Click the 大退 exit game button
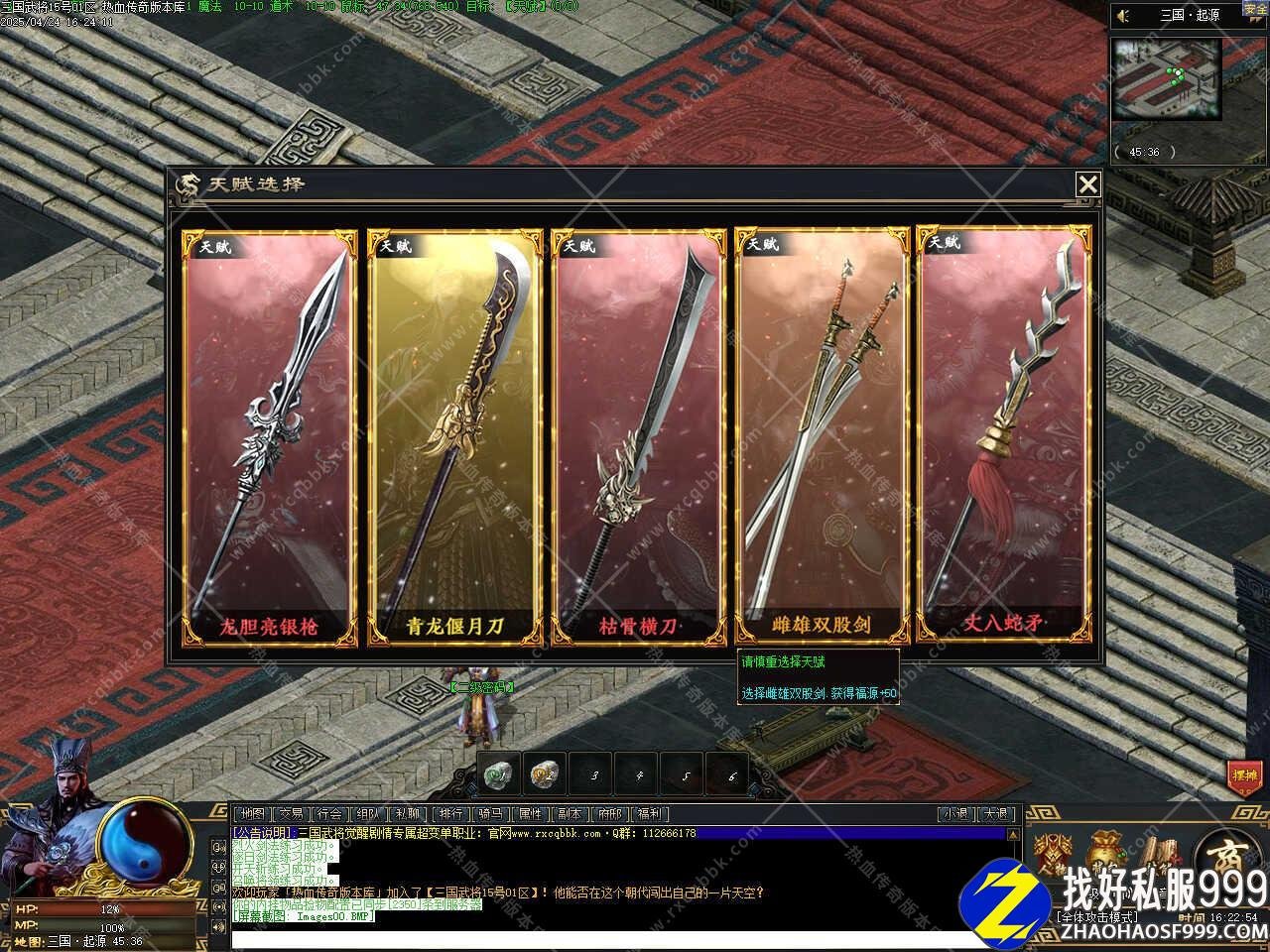This screenshot has height=952, width=1270. point(996,814)
